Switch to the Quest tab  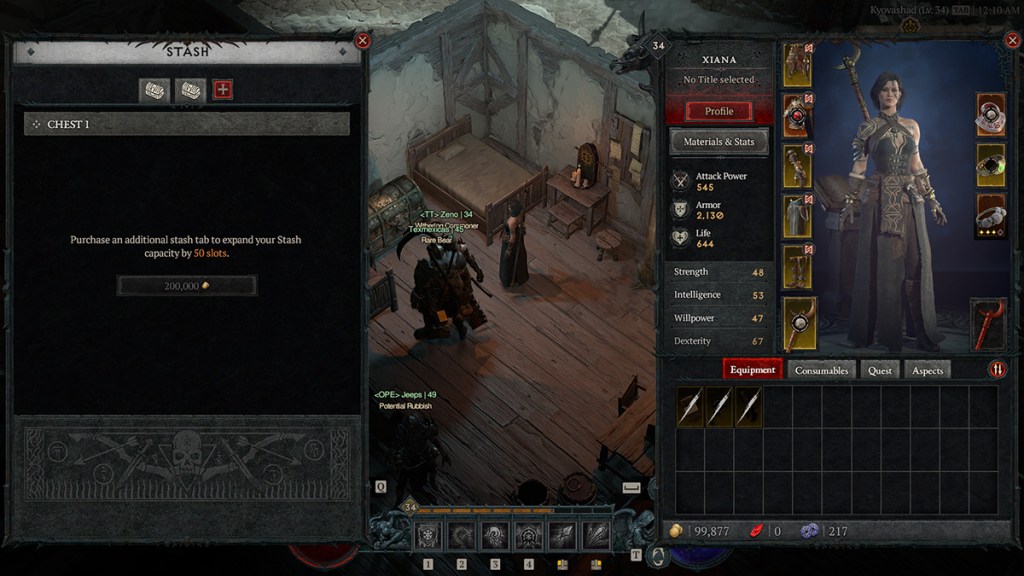(880, 370)
